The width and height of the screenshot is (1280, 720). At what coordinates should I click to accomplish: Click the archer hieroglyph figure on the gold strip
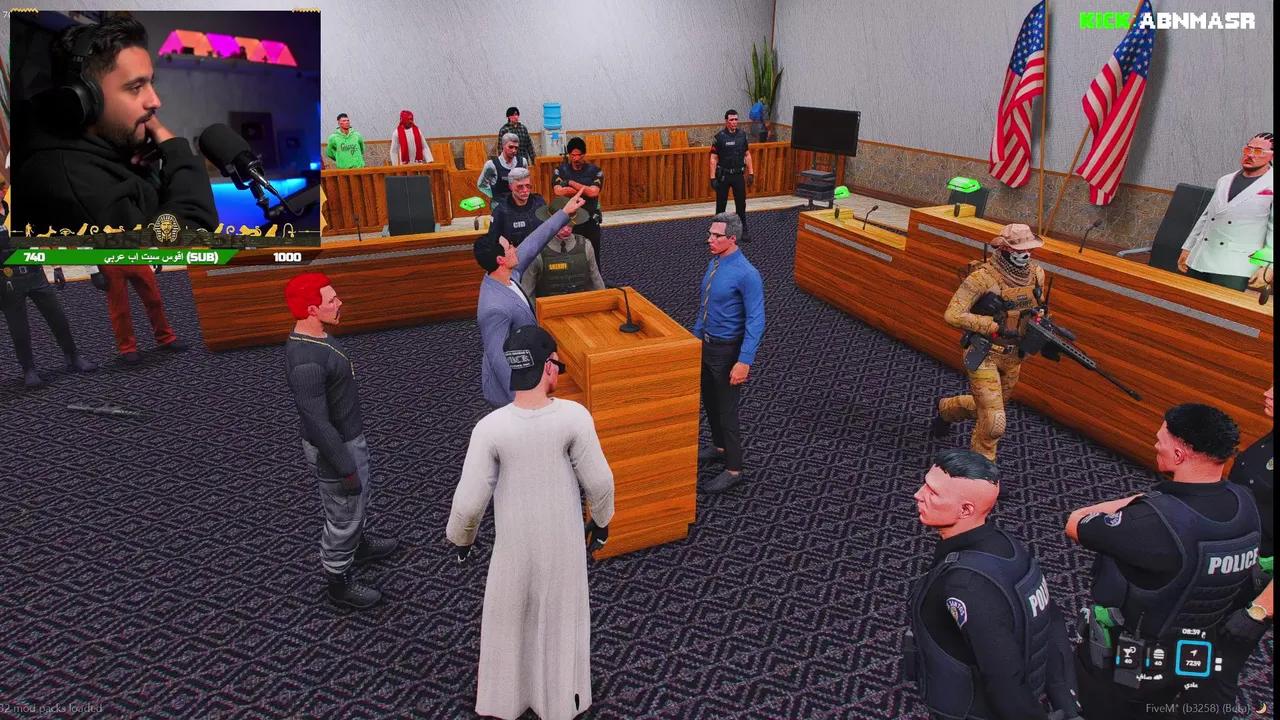pos(28,229)
